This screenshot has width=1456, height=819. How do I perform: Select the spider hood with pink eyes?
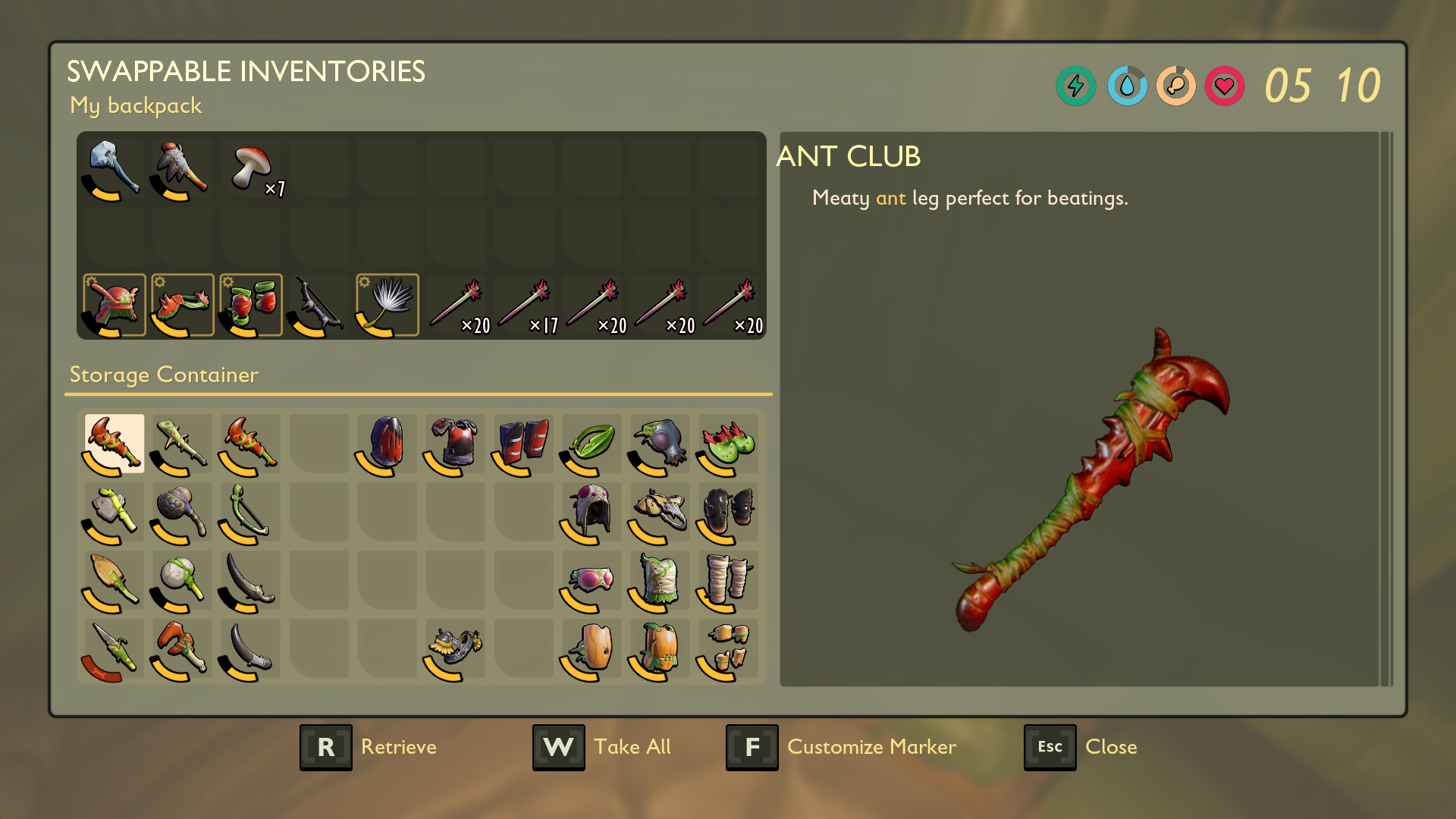click(x=591, y=512)
